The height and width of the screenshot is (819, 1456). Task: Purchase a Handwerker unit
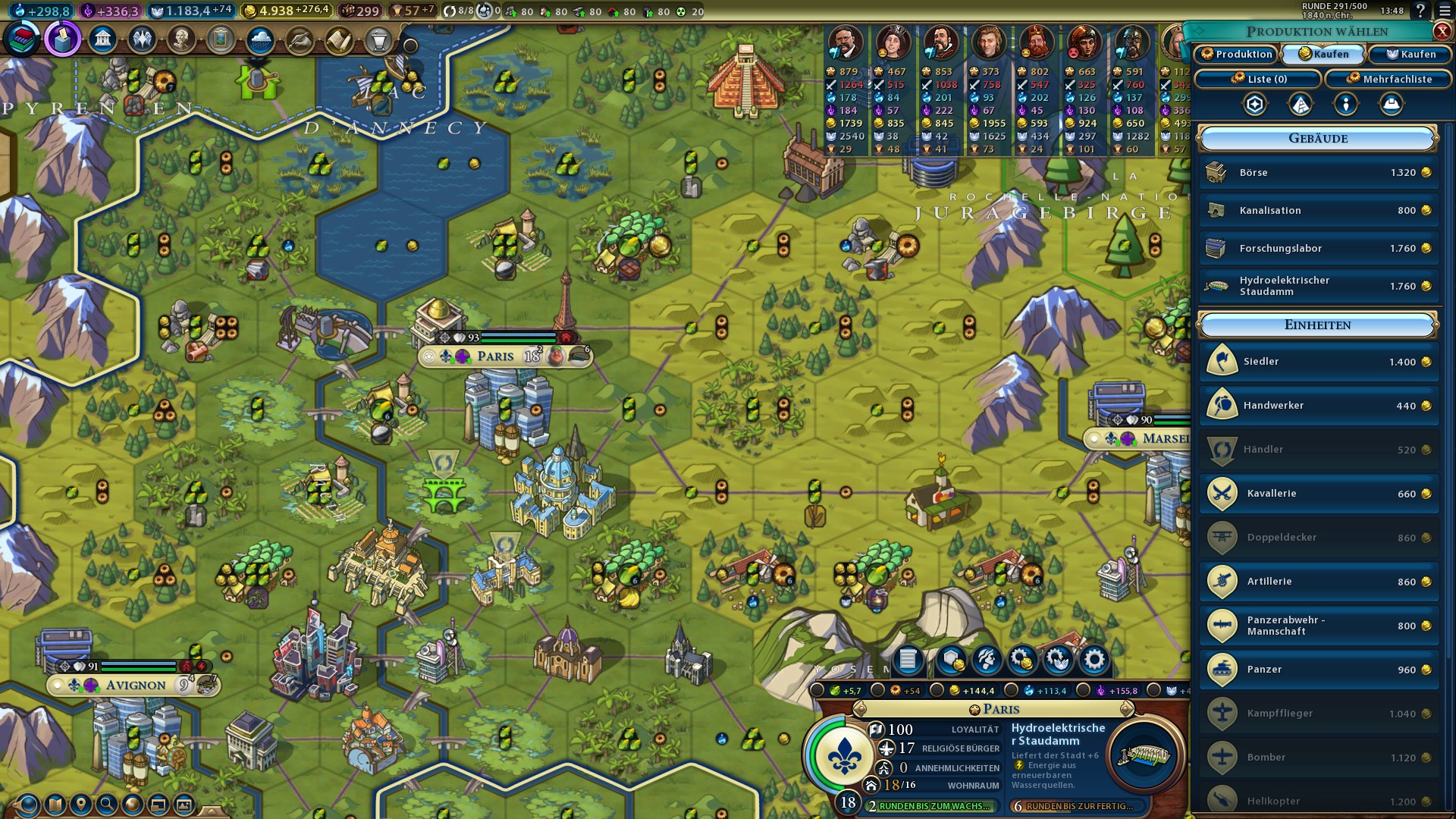click(x=1319, y=406)
